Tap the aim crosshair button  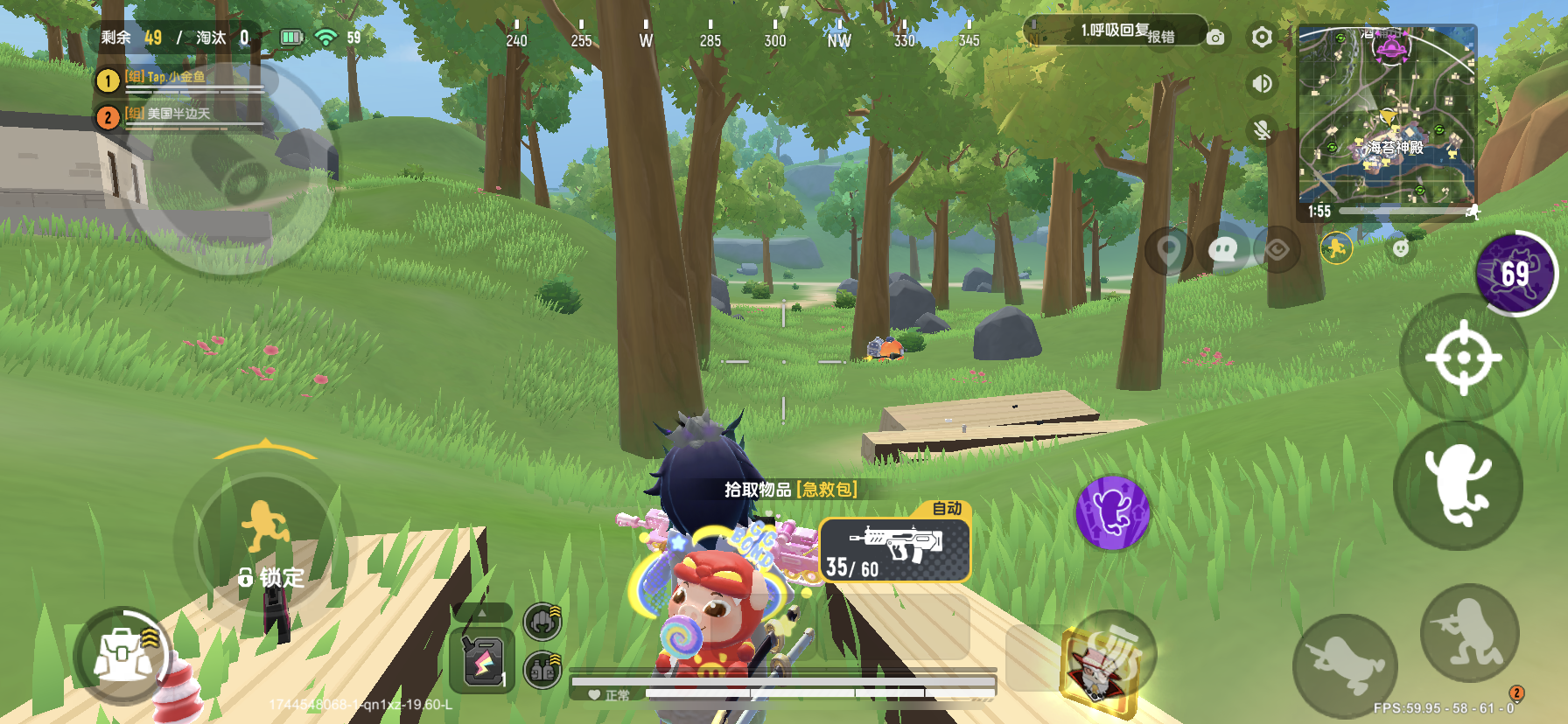[x=1463, y=358]
